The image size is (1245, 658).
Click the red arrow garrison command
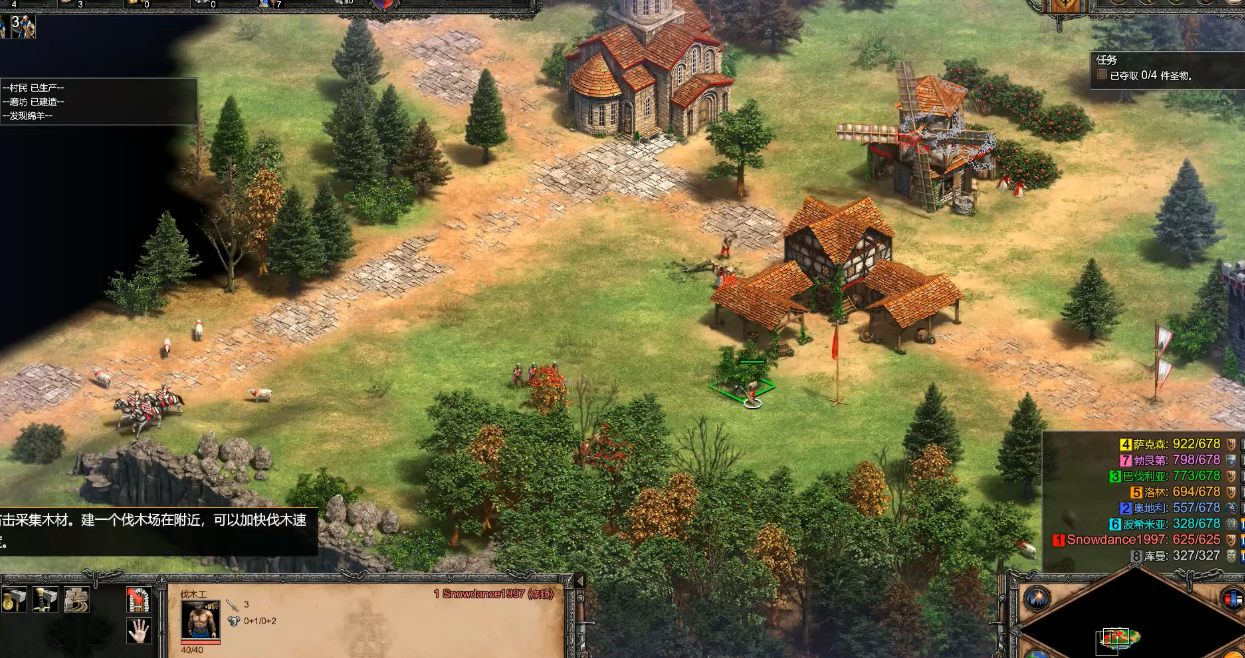click(138, 599)
